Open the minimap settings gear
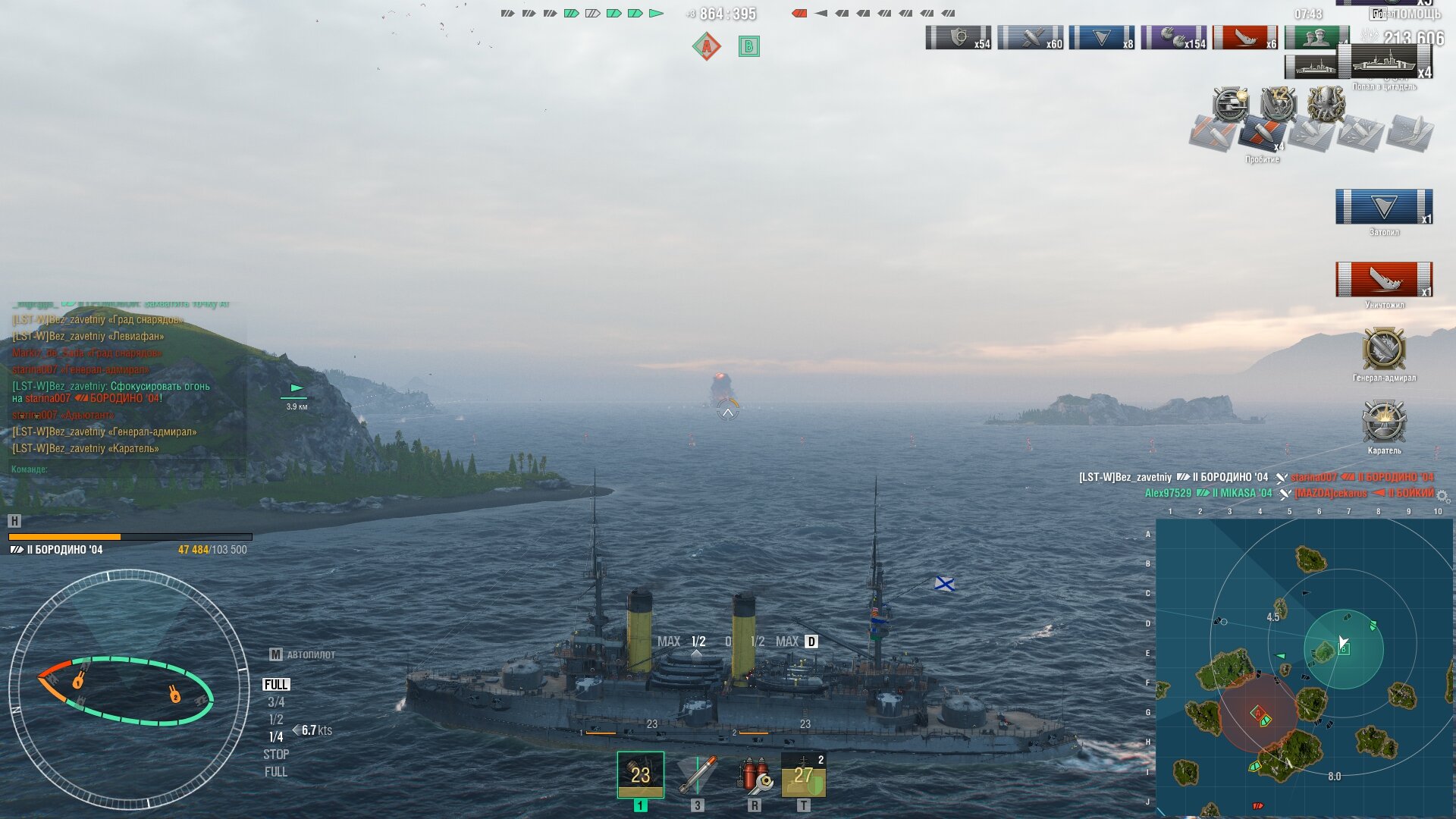 pyautogui.click(x=1443, y=497)
